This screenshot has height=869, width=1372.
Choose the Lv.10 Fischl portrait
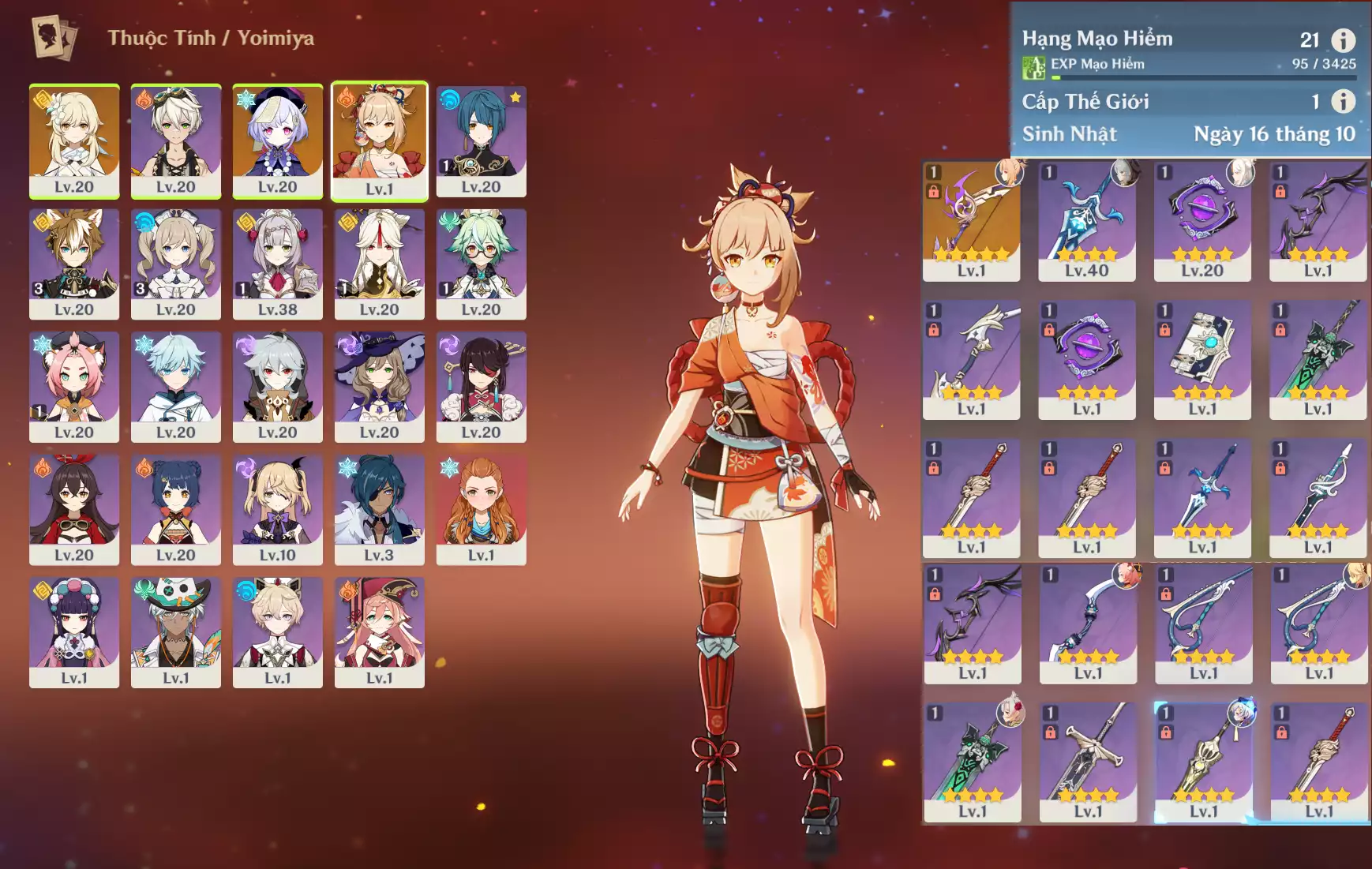point(277,509)
